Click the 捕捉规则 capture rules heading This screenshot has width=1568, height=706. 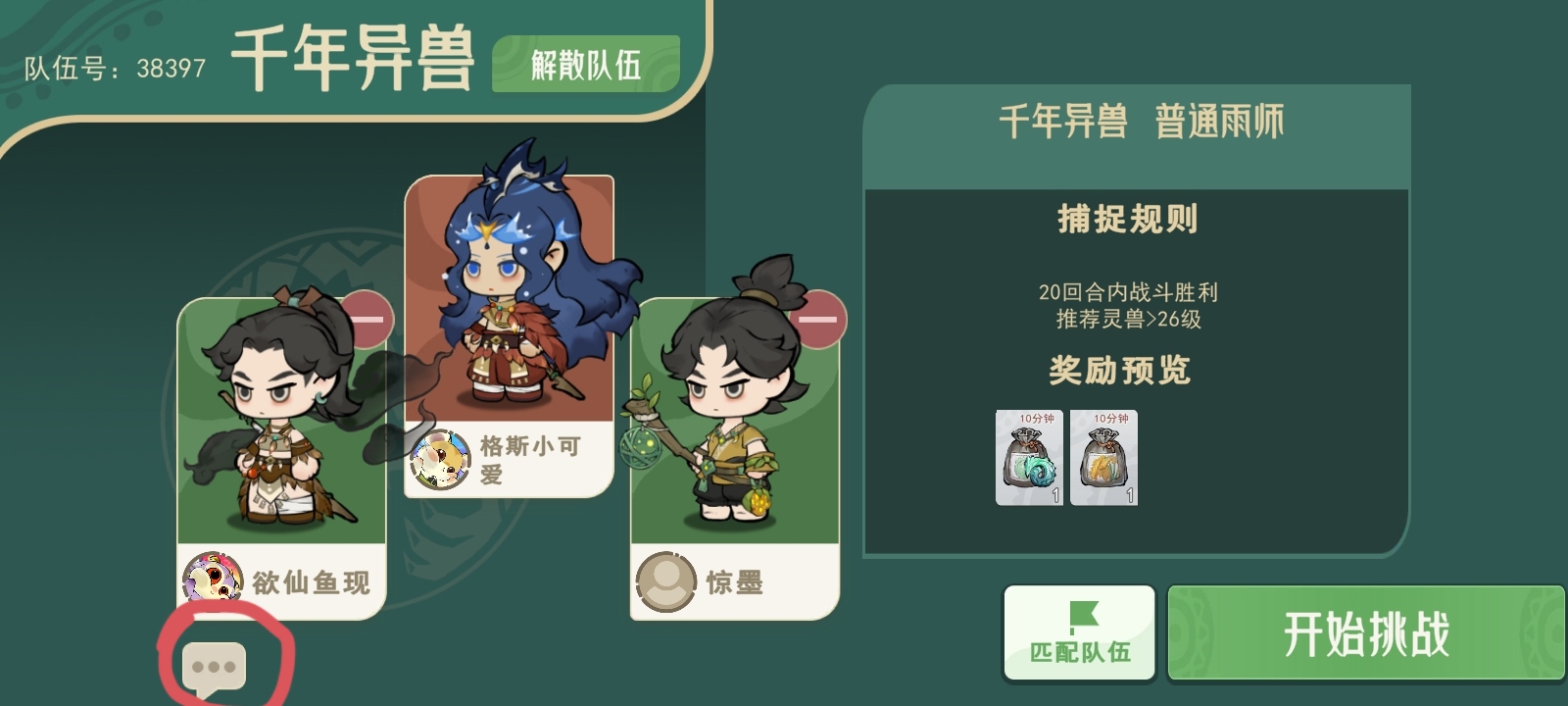(x=1129, y=218)
